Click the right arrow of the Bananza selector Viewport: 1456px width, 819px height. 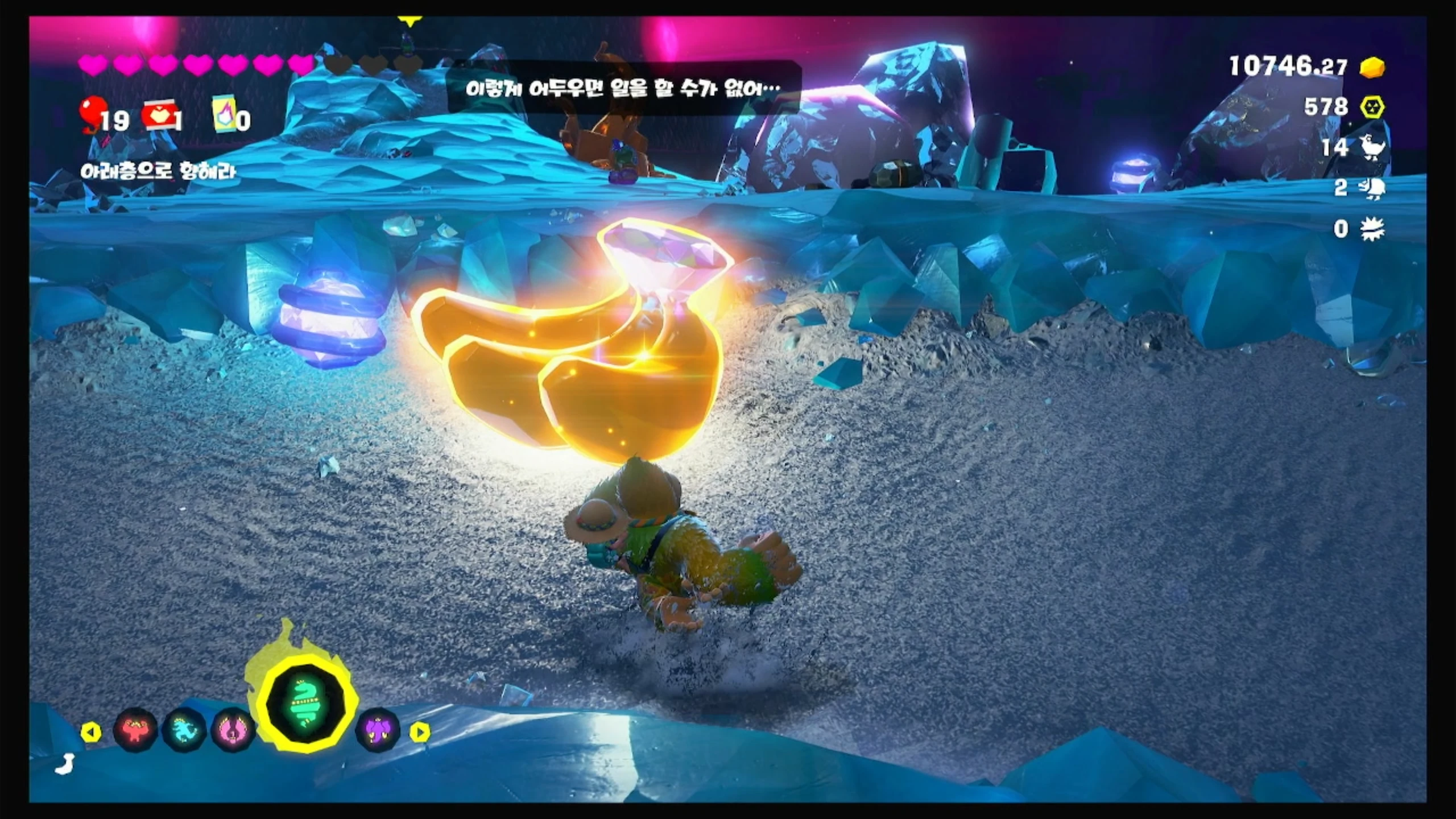pyautogui.click(x=420, y=732)
